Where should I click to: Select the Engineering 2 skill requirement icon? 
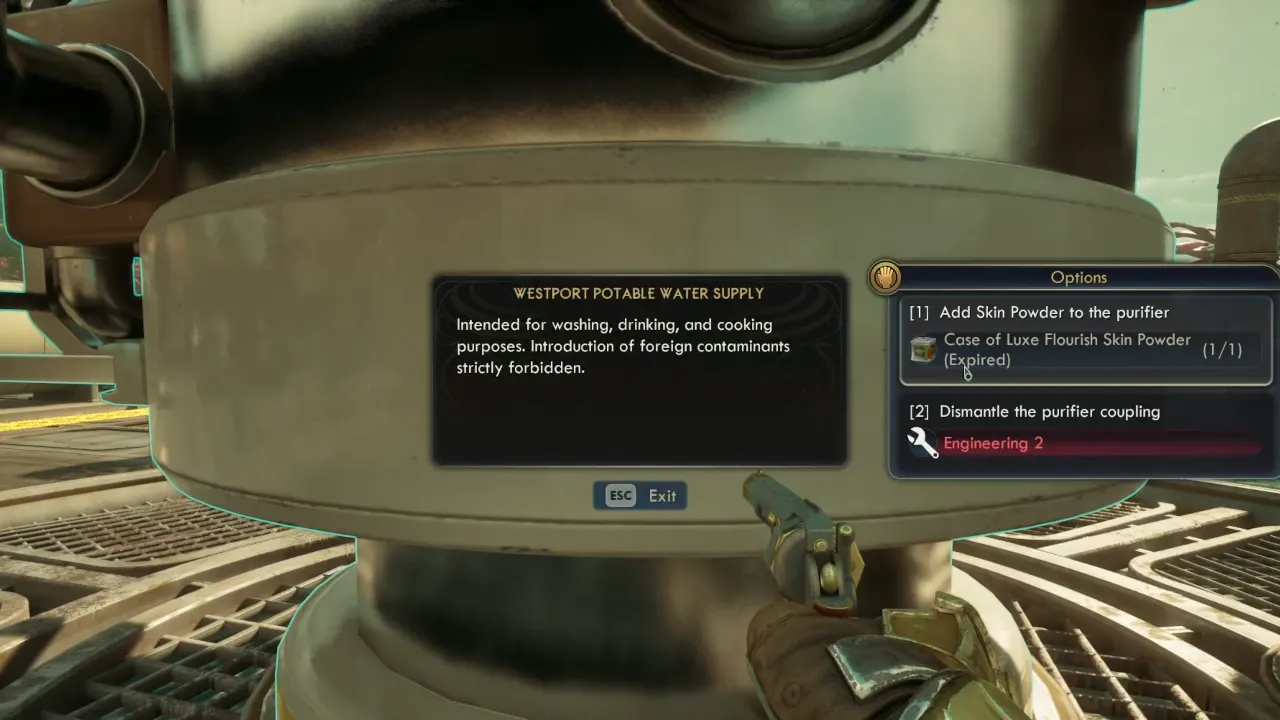point(922,442)
